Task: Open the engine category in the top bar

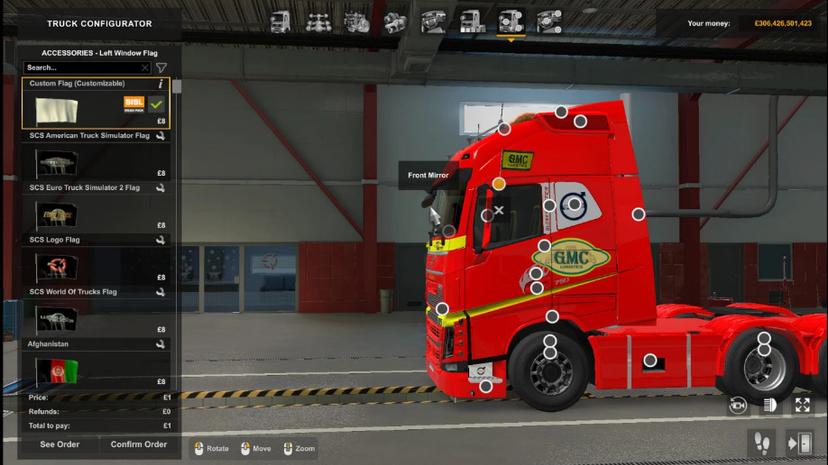Action: pos(357,21)
